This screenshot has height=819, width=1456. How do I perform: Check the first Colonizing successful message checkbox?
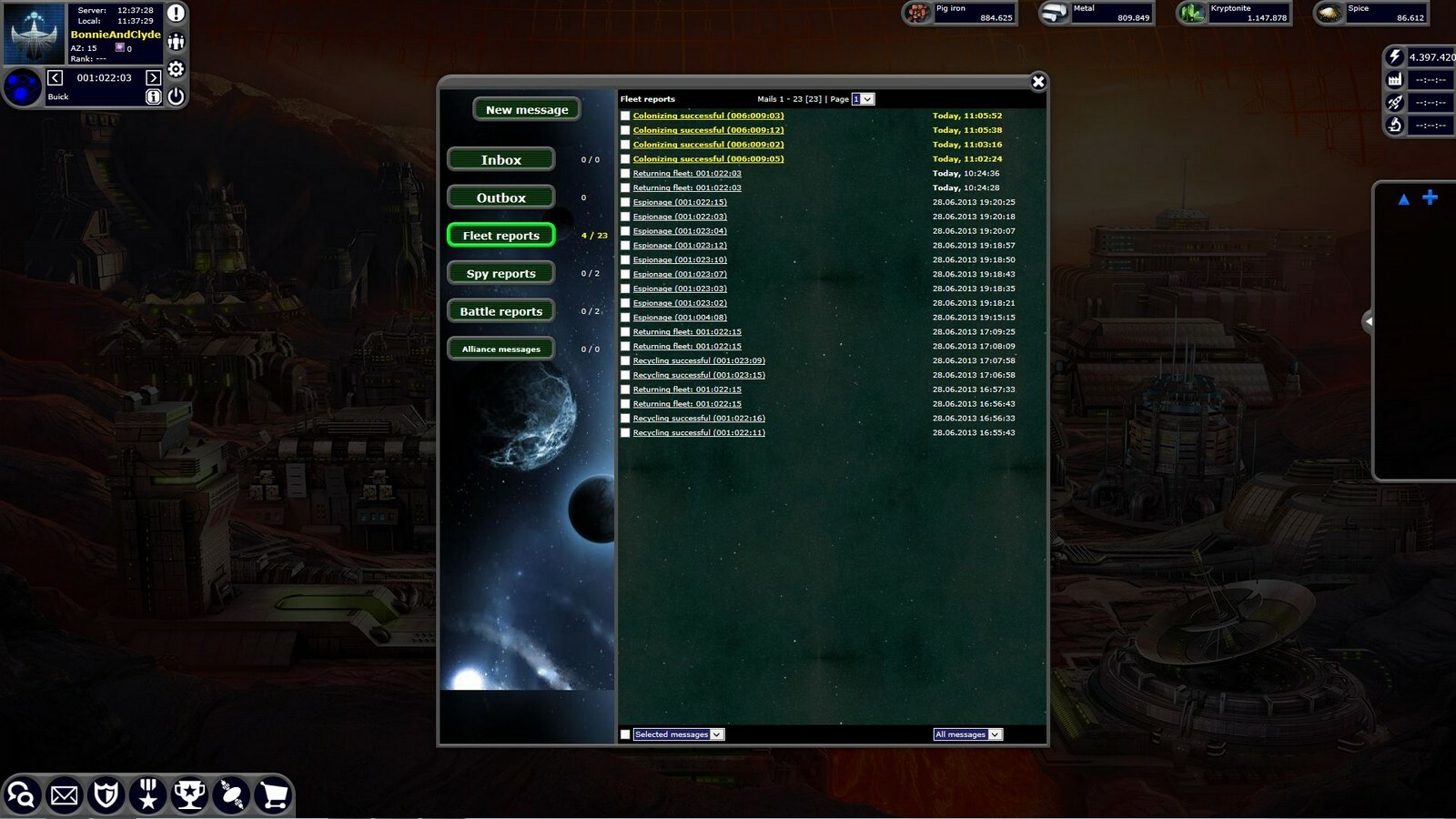(x=624, y=116)
